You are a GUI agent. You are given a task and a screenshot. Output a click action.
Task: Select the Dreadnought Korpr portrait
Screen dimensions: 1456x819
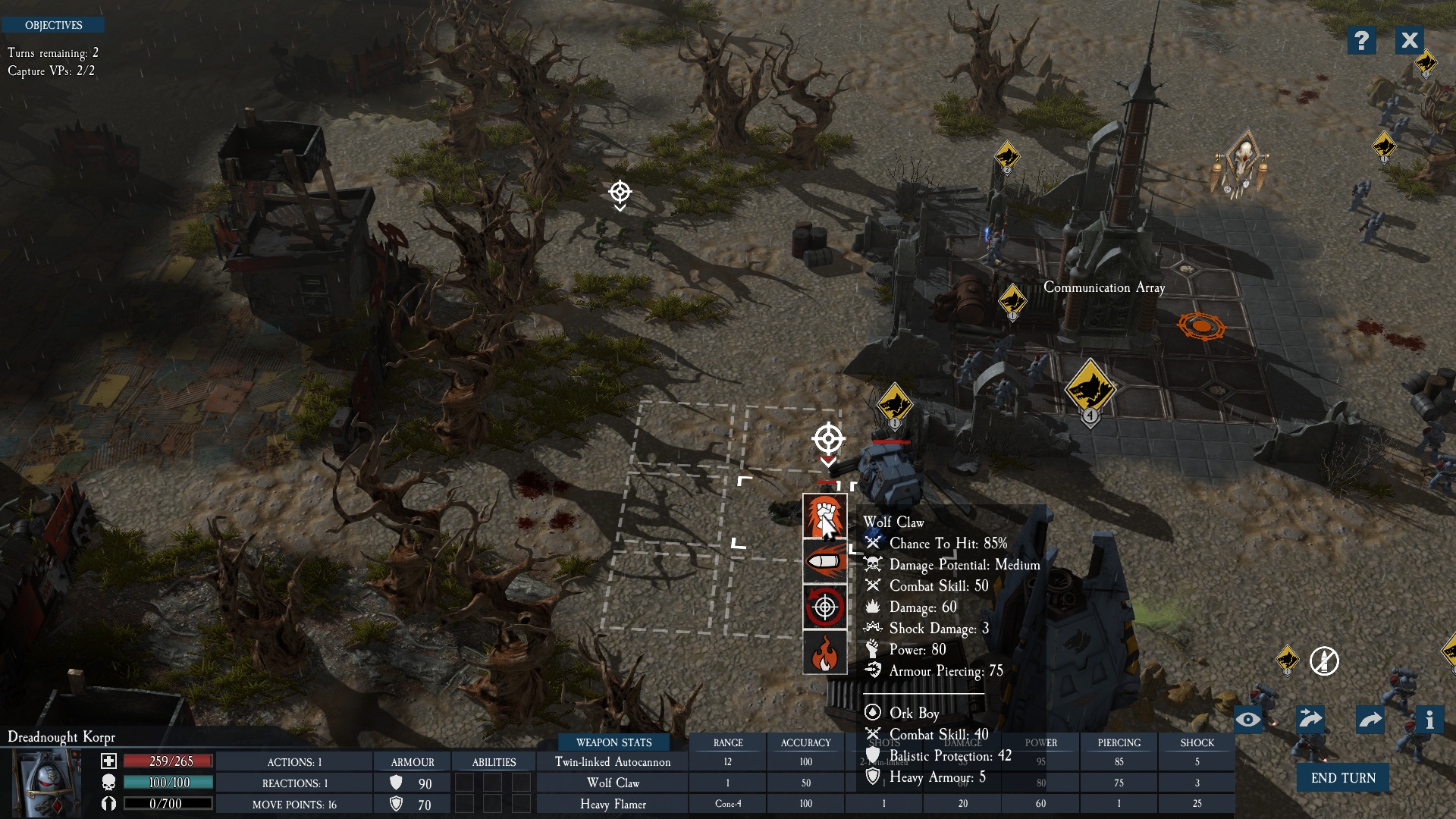tap(47, 783)
